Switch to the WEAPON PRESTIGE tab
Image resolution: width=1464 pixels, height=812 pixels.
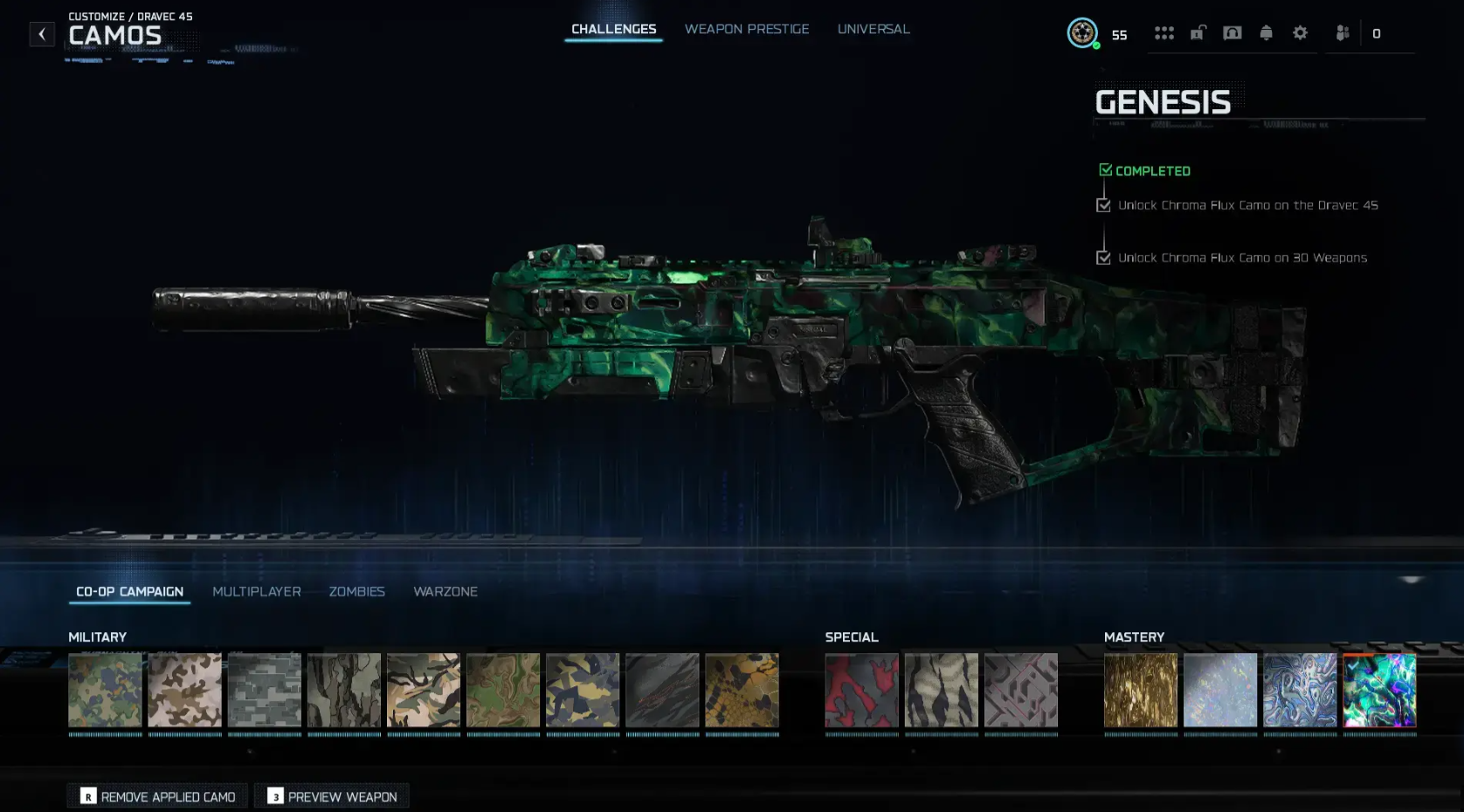(747, 29)
